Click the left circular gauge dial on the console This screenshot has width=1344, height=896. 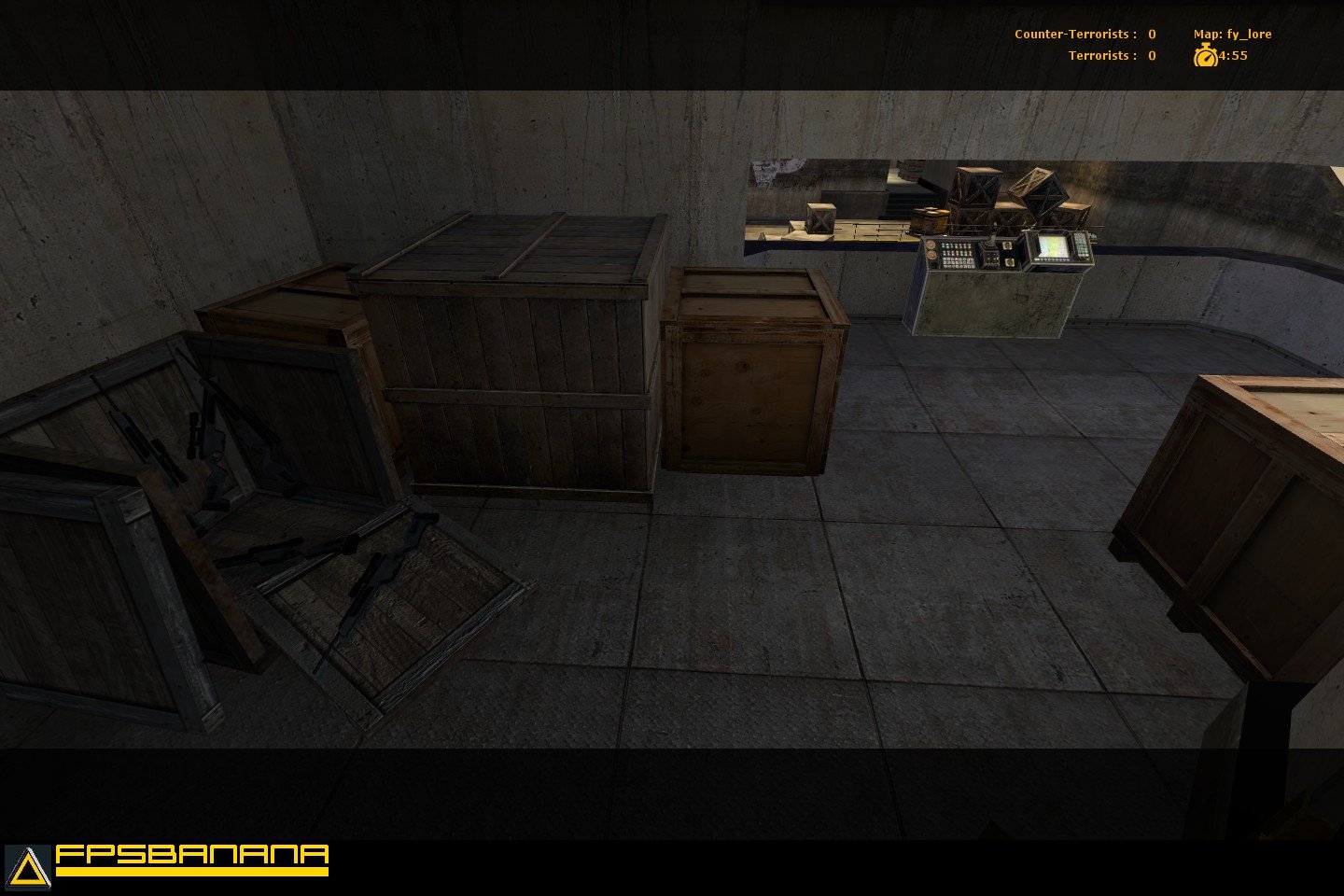point(931,245)
